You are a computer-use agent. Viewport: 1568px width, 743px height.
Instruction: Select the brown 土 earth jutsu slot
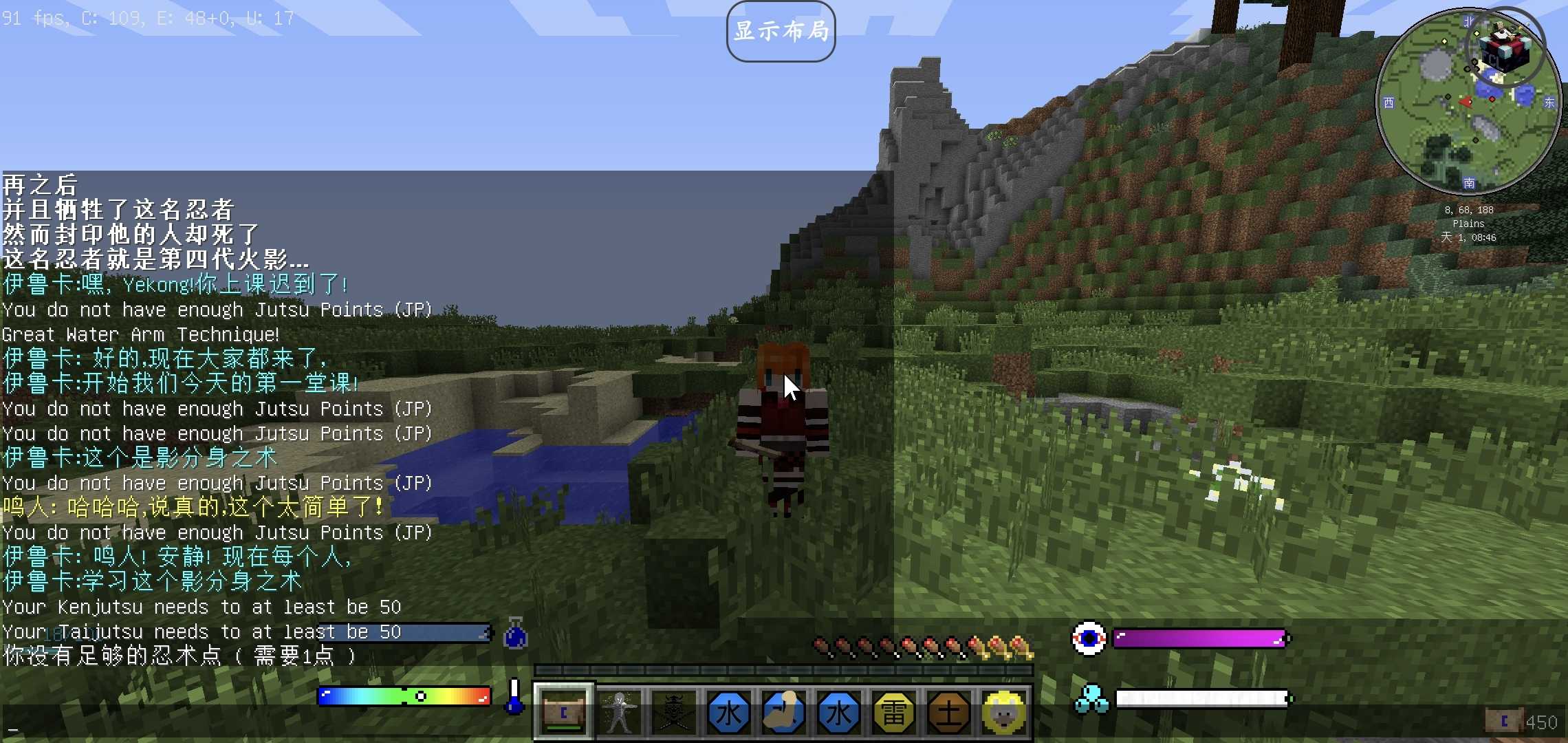[949, 713]
